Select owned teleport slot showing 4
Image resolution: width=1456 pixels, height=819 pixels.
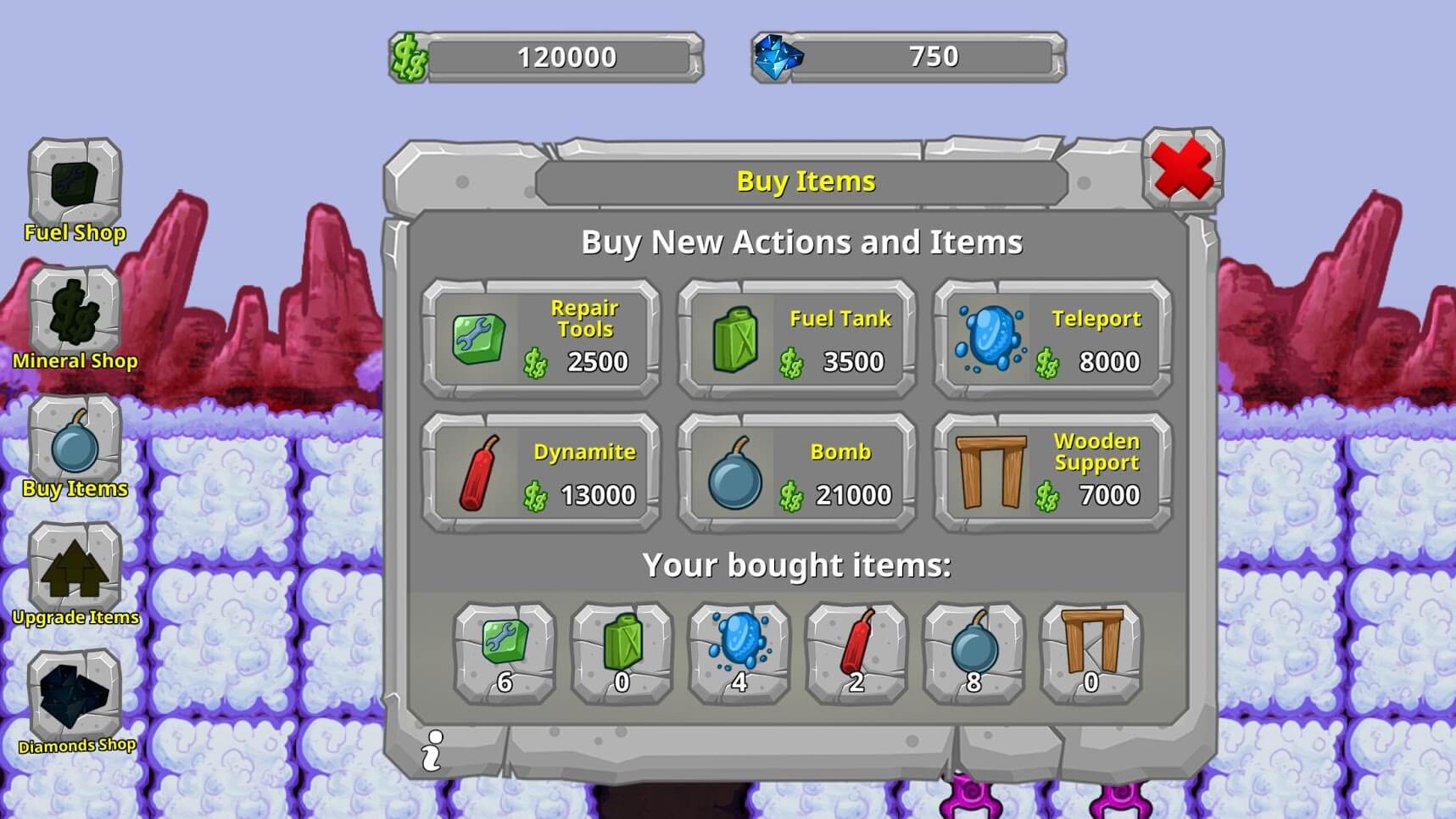(739, 653)
